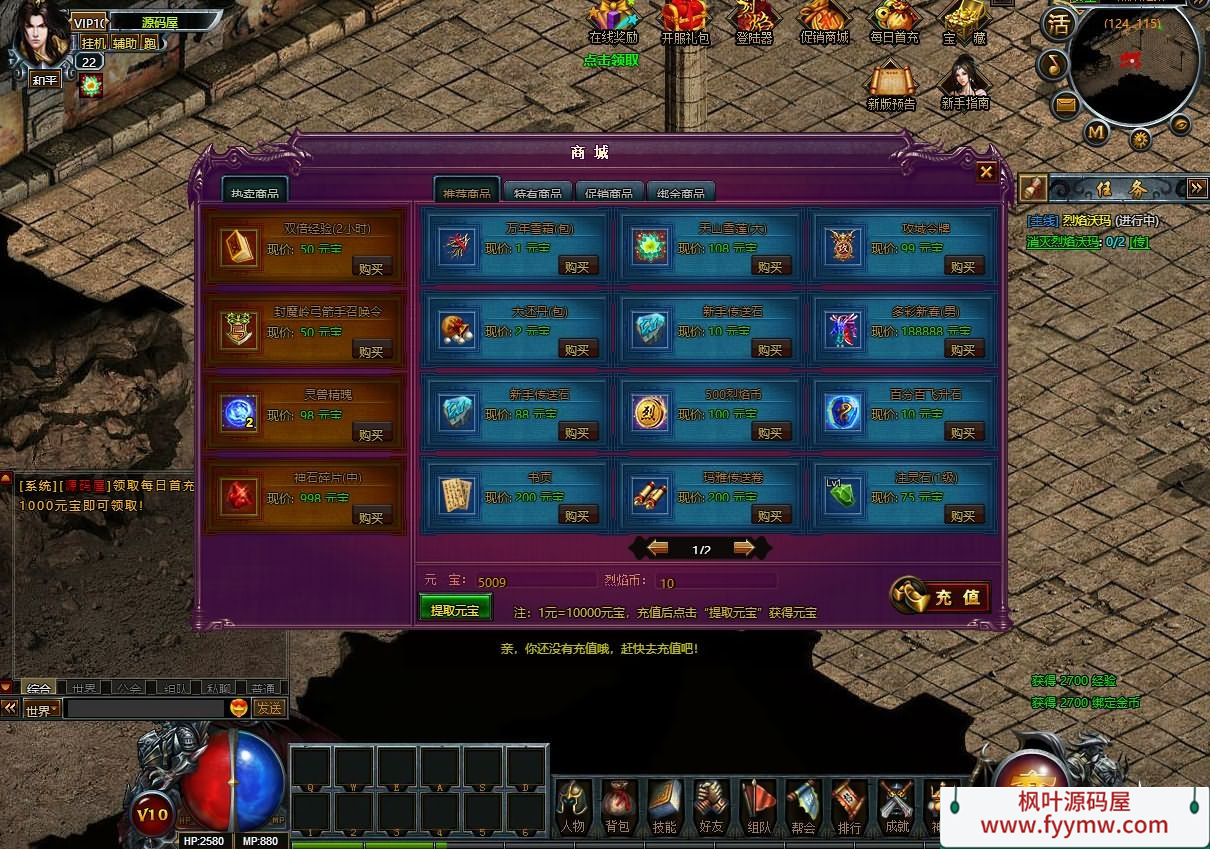Claim the 在线奖励 online reward icon
The image size is (1210, 849).
click(612, 24)
